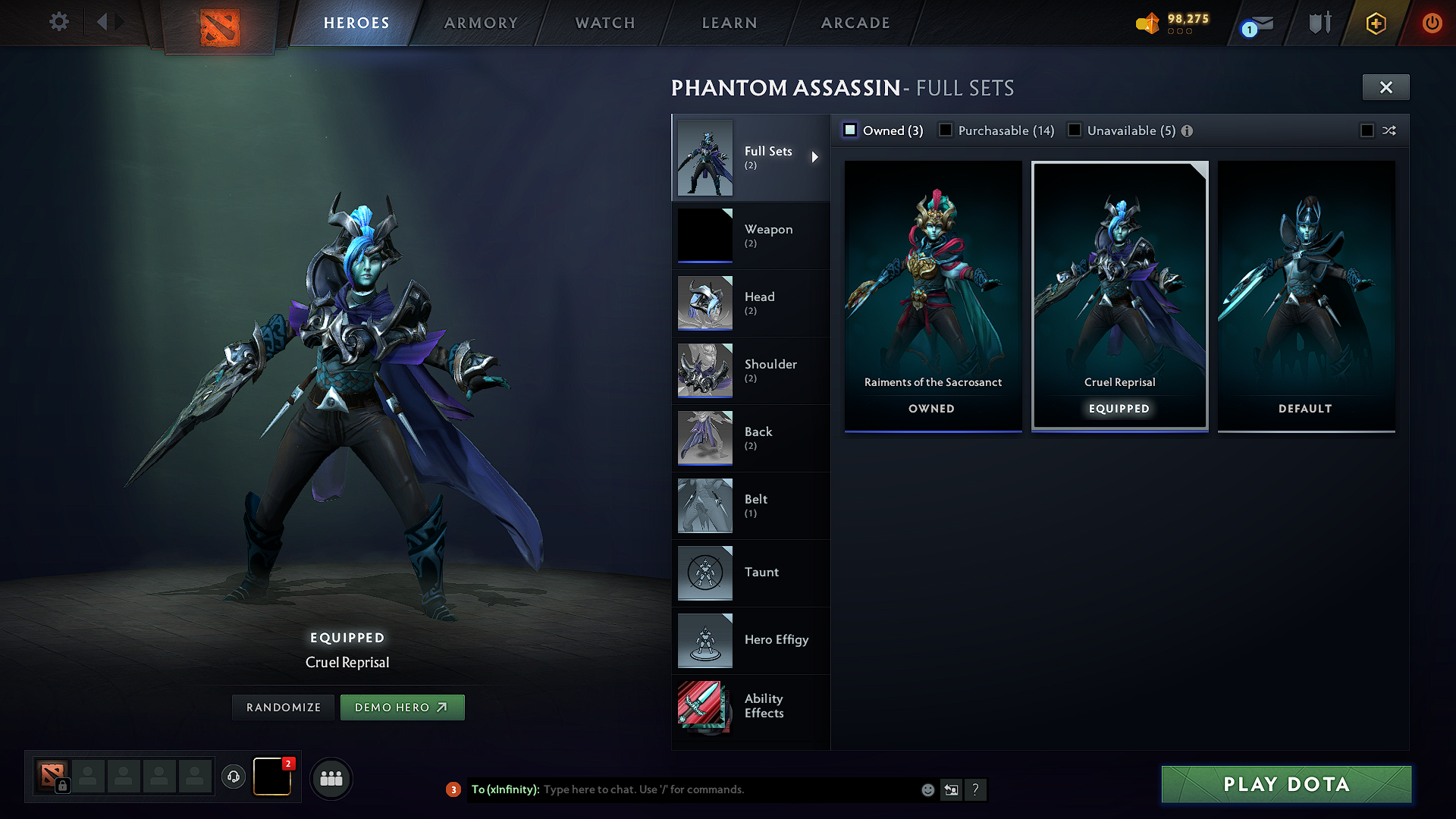The height and width of the screenshot is (819, 1456).
Task: Click RANDOMIZE below the hero model
Action: (282, 707)
